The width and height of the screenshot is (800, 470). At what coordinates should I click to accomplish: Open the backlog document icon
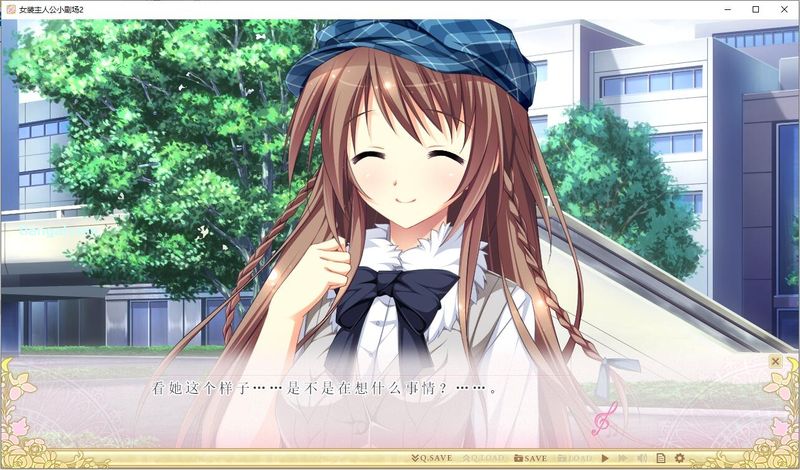660,458
